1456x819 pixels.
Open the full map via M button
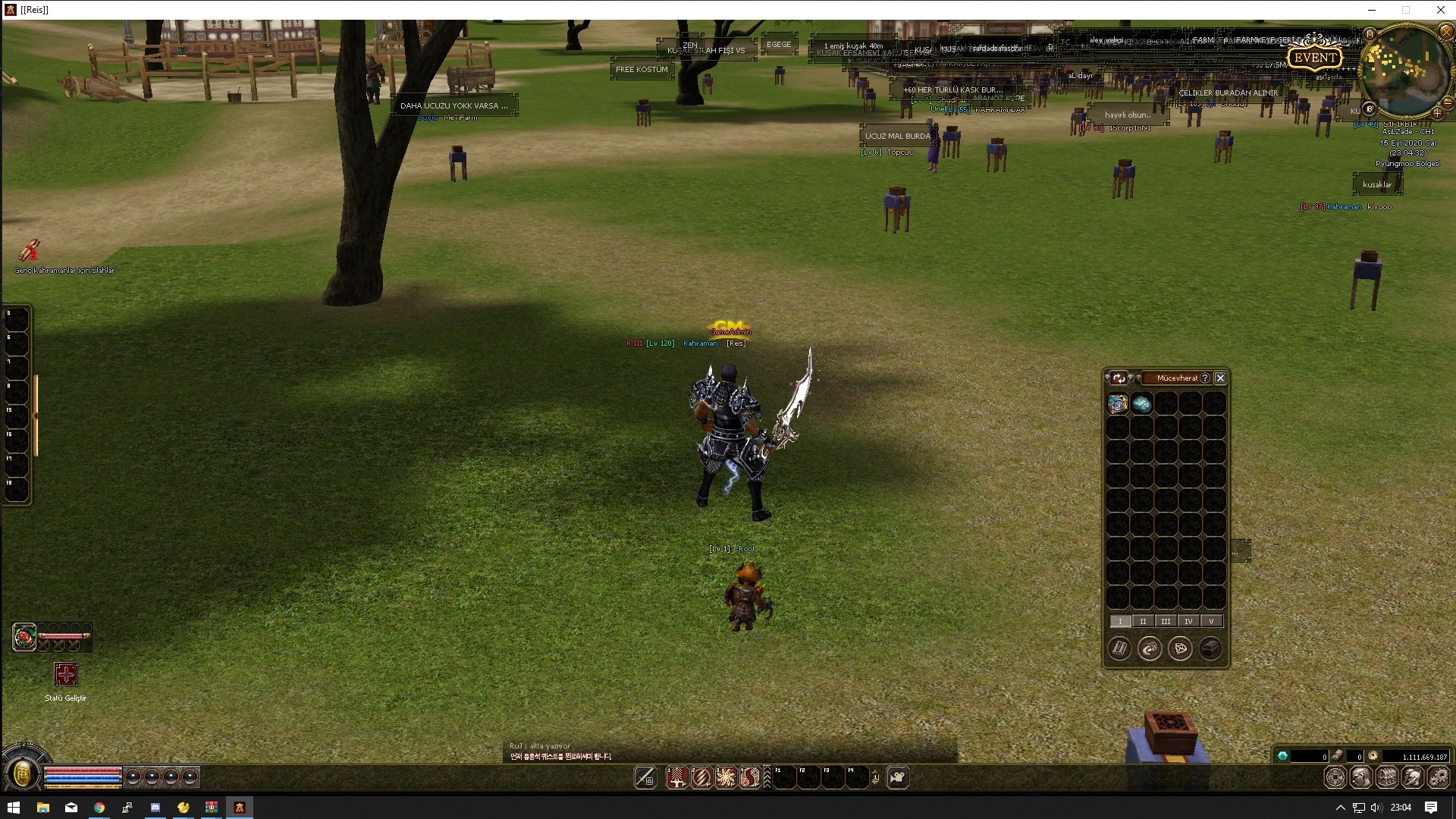point(1370,34)
